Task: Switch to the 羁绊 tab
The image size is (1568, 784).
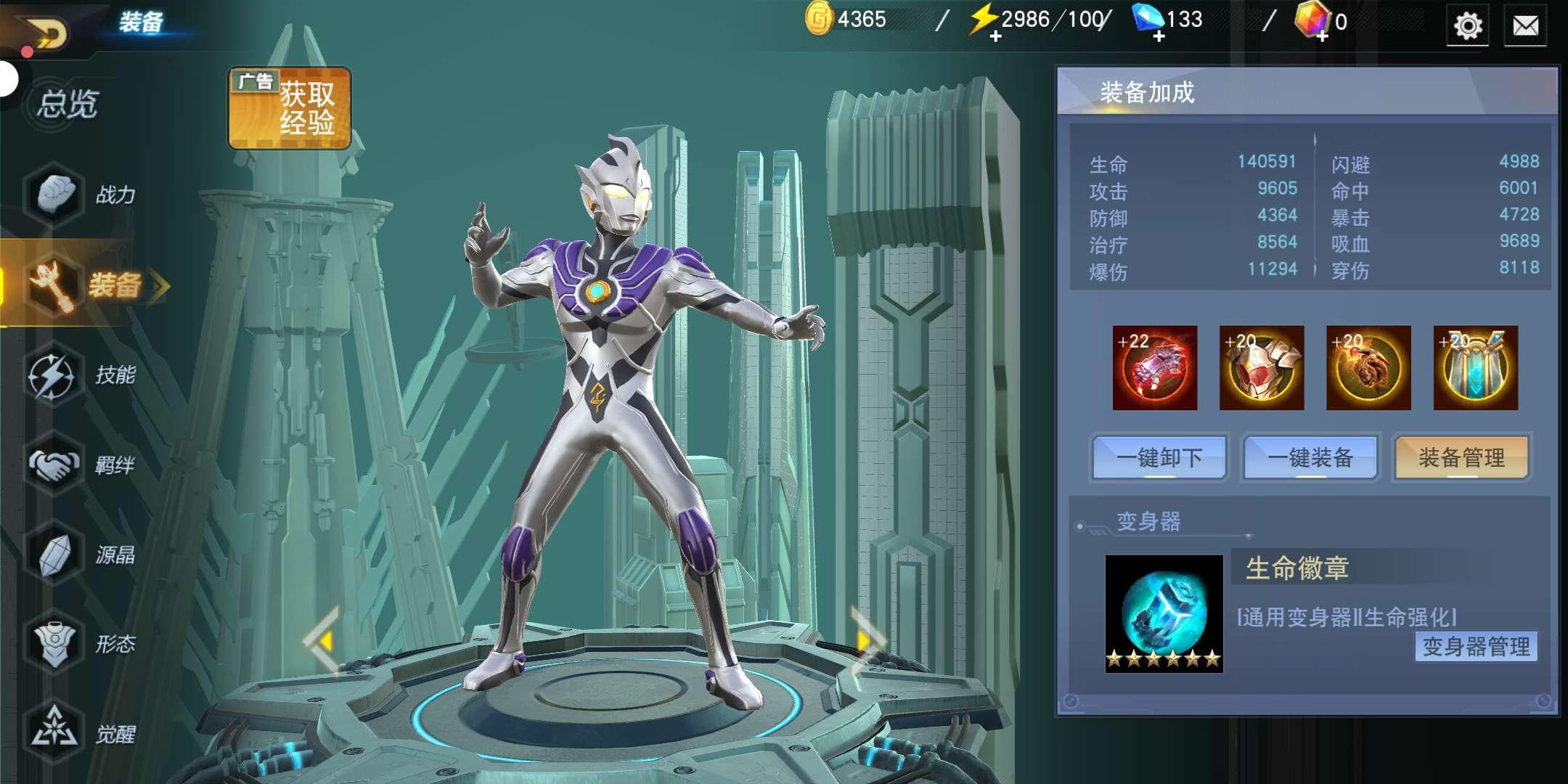Action: [x=83, y=465]
